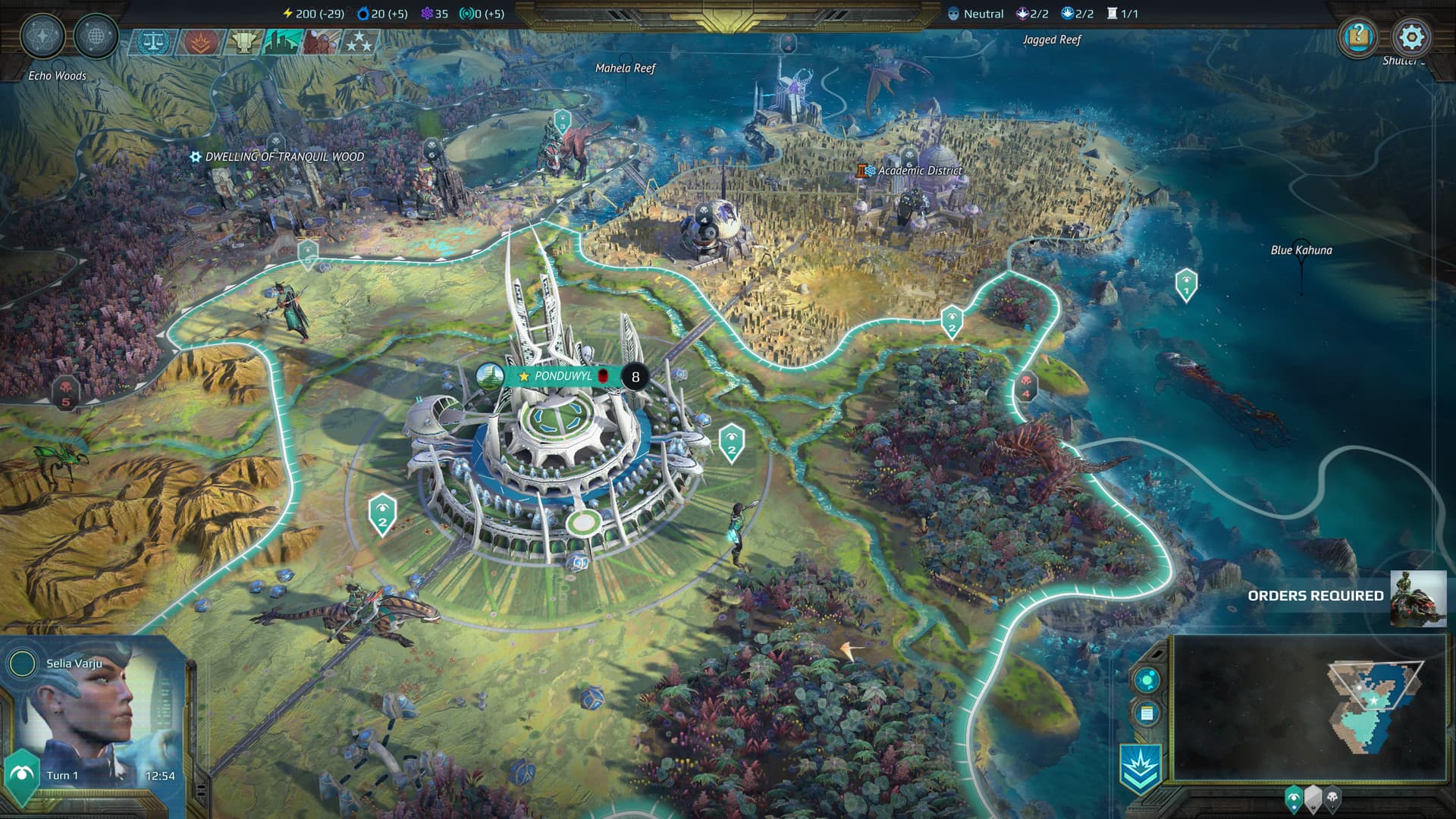
Task: Open the settings gear in the top right
Action: click(x=1410, y=36)
